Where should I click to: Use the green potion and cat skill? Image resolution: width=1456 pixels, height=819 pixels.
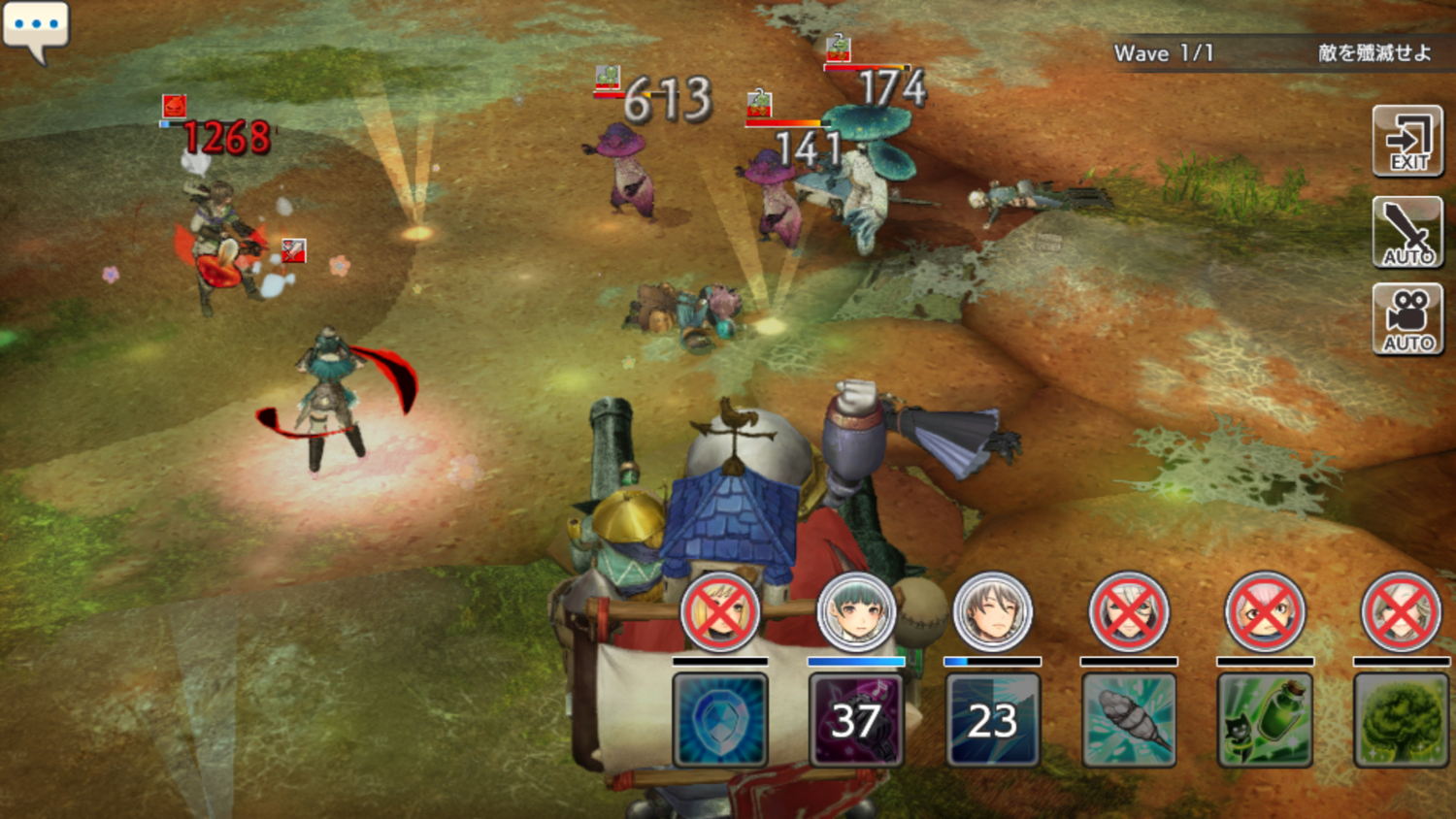[1265, 720]
